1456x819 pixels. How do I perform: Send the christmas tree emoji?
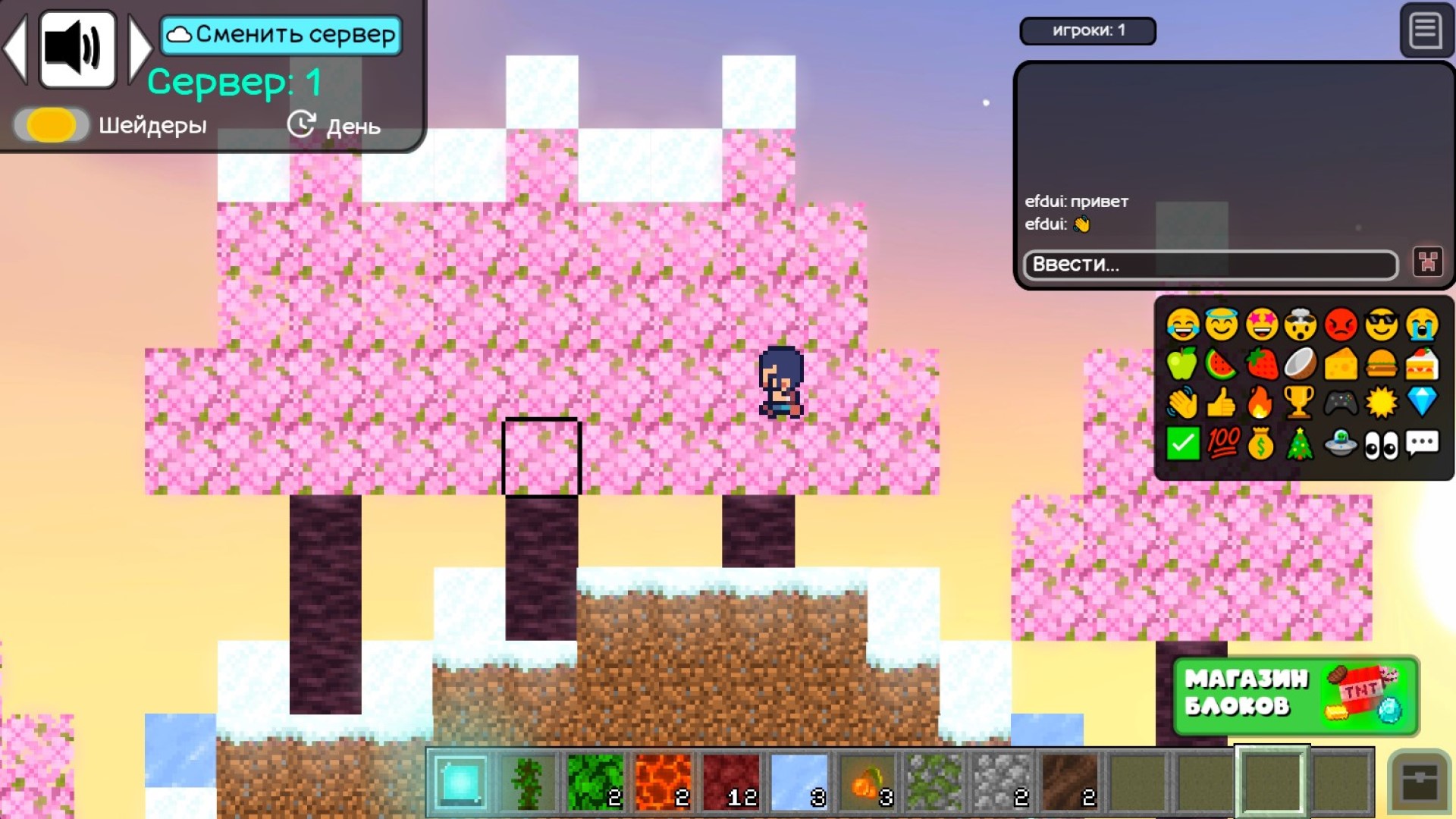coord(1302,442)
